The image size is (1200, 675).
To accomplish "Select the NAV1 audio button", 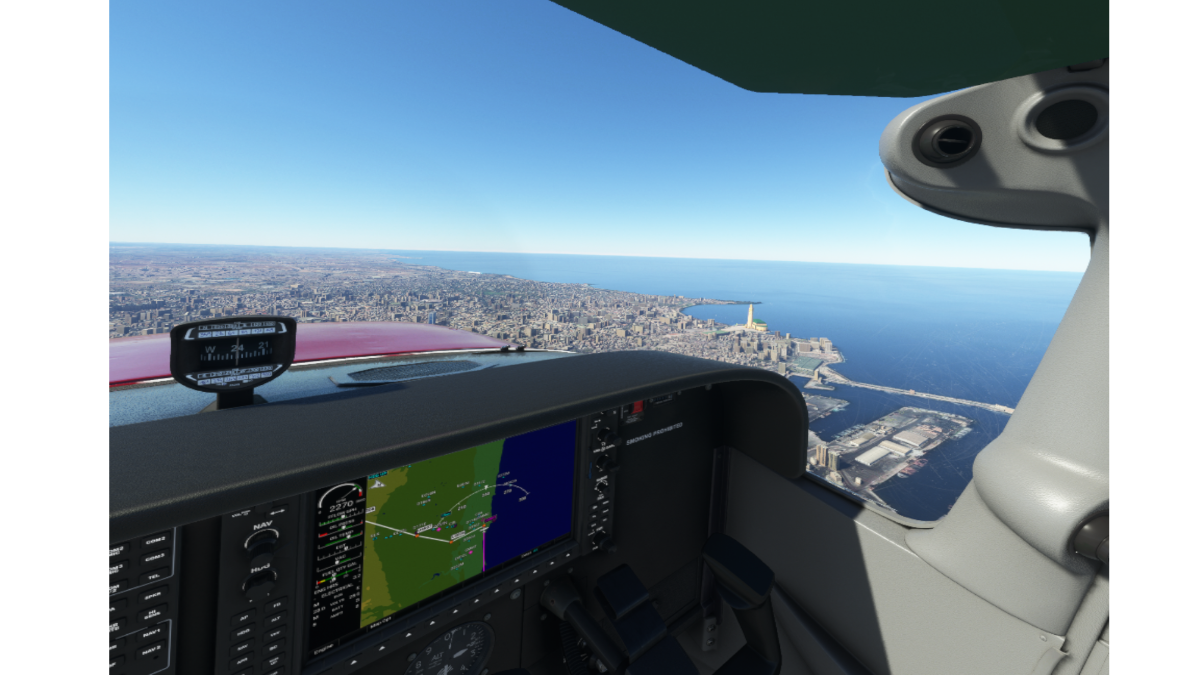I will [x=153, y=634].
